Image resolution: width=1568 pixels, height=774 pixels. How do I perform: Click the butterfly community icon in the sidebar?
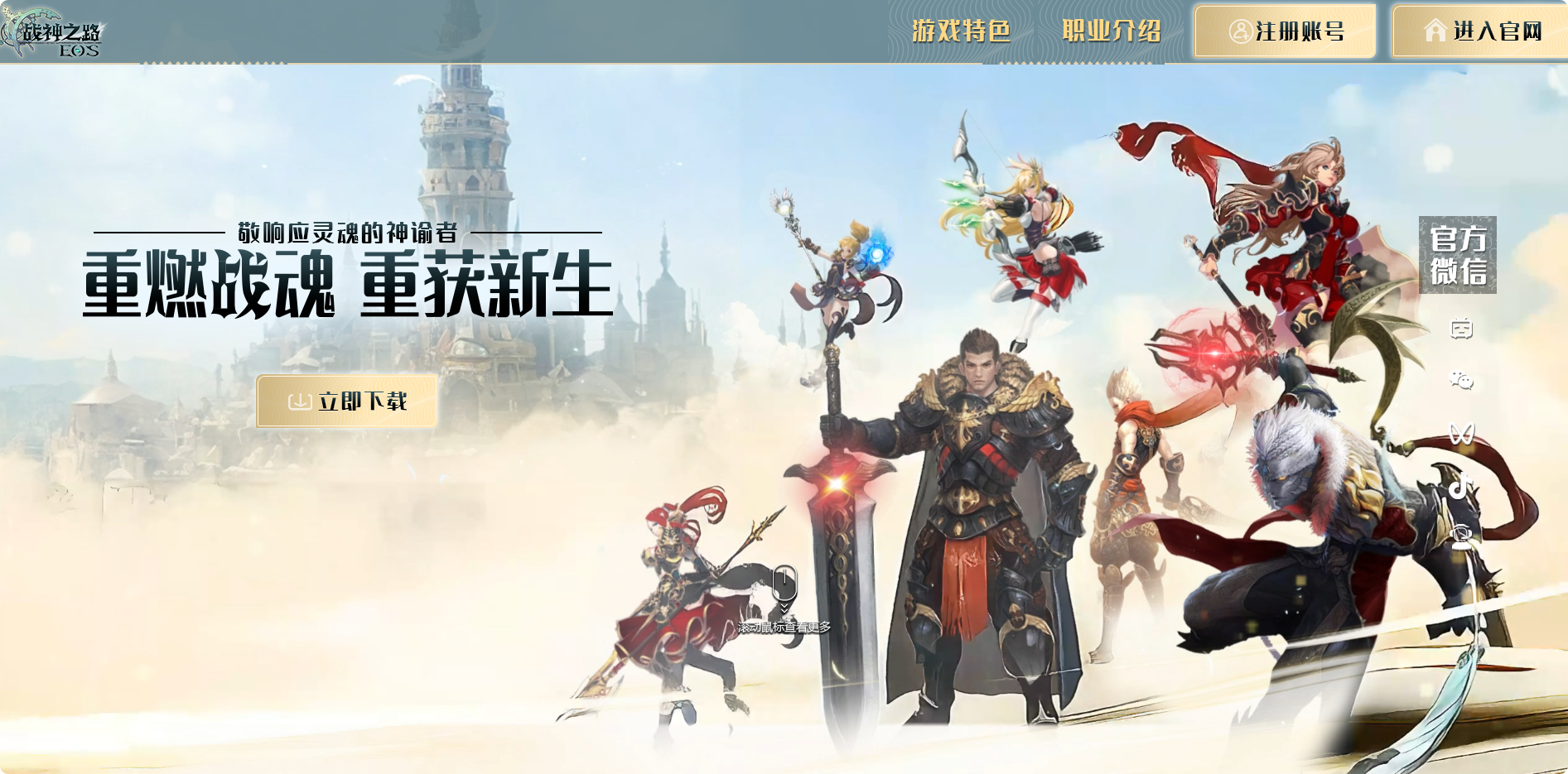[x=1463, y=431]
